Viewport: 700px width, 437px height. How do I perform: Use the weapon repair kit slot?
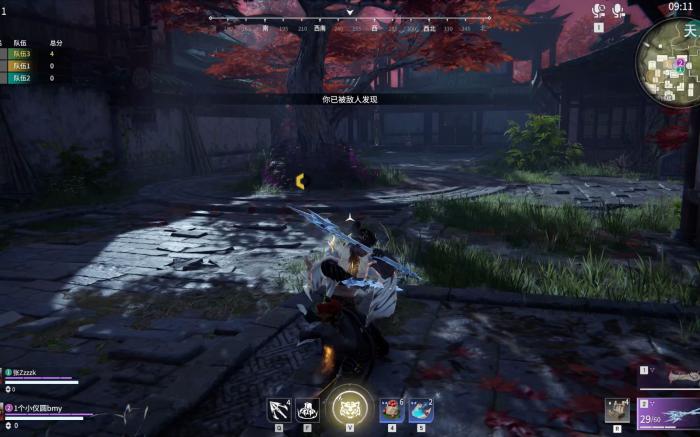click(x=618, y=410)
